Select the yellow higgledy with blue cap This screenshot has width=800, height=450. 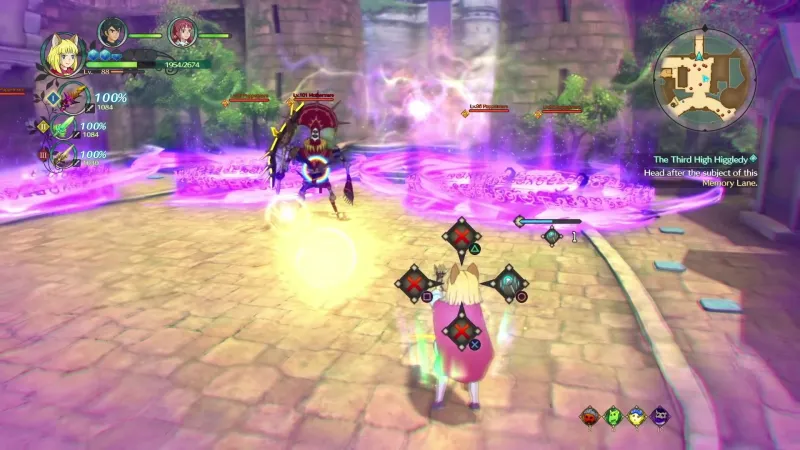tap(636, 415)
